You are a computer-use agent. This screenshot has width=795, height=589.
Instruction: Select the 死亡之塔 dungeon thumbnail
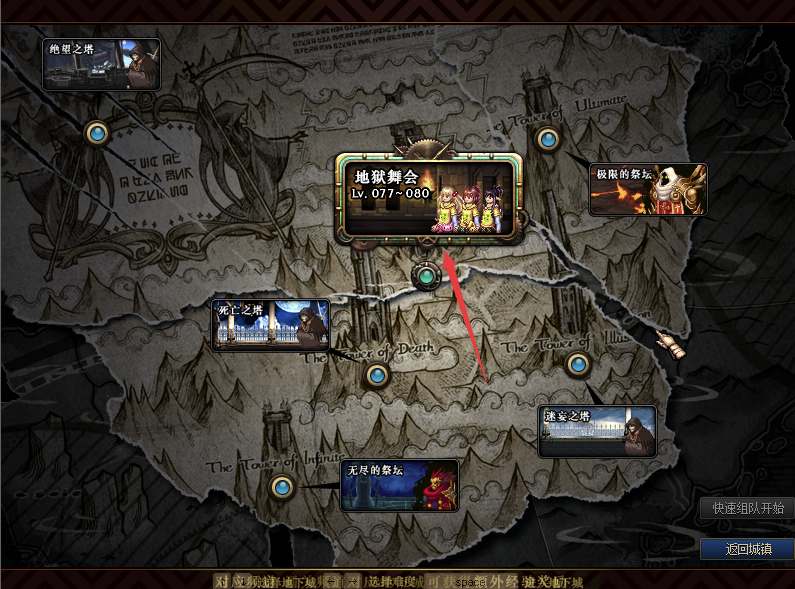click(x=271, y=324)
